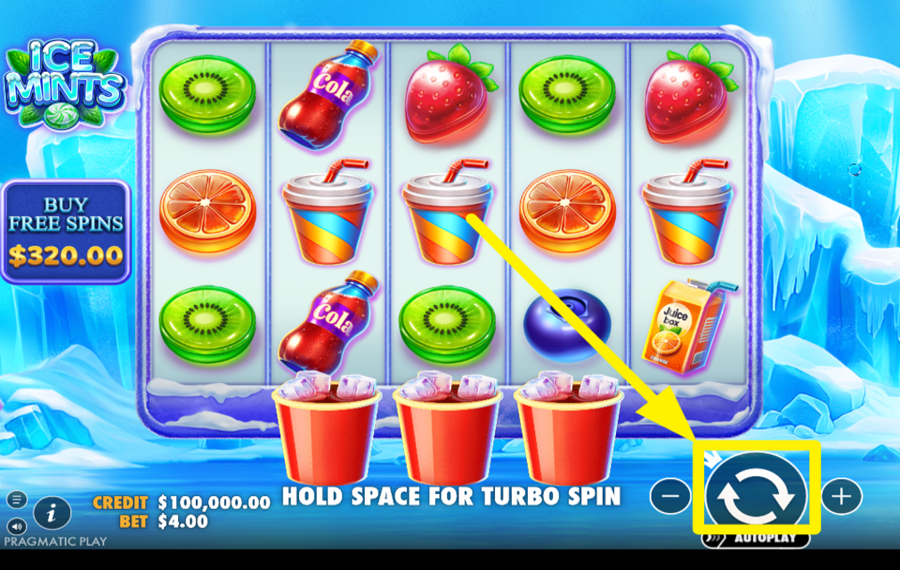Image resolution: width=900 pixels, height=570 pixels.
Task: Spin the reels with the circular arrows button
Action: coord(758,494)
